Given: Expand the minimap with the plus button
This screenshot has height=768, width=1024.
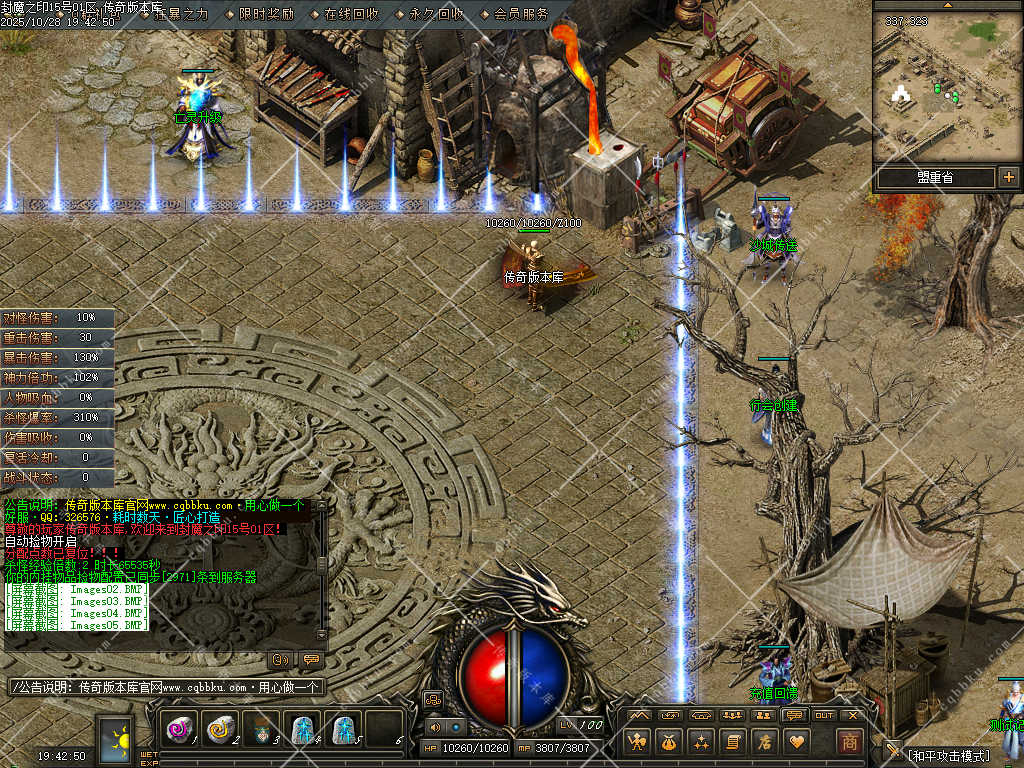Looking at the screenshot, I should pyautogui.click(x=1008, y=178).
